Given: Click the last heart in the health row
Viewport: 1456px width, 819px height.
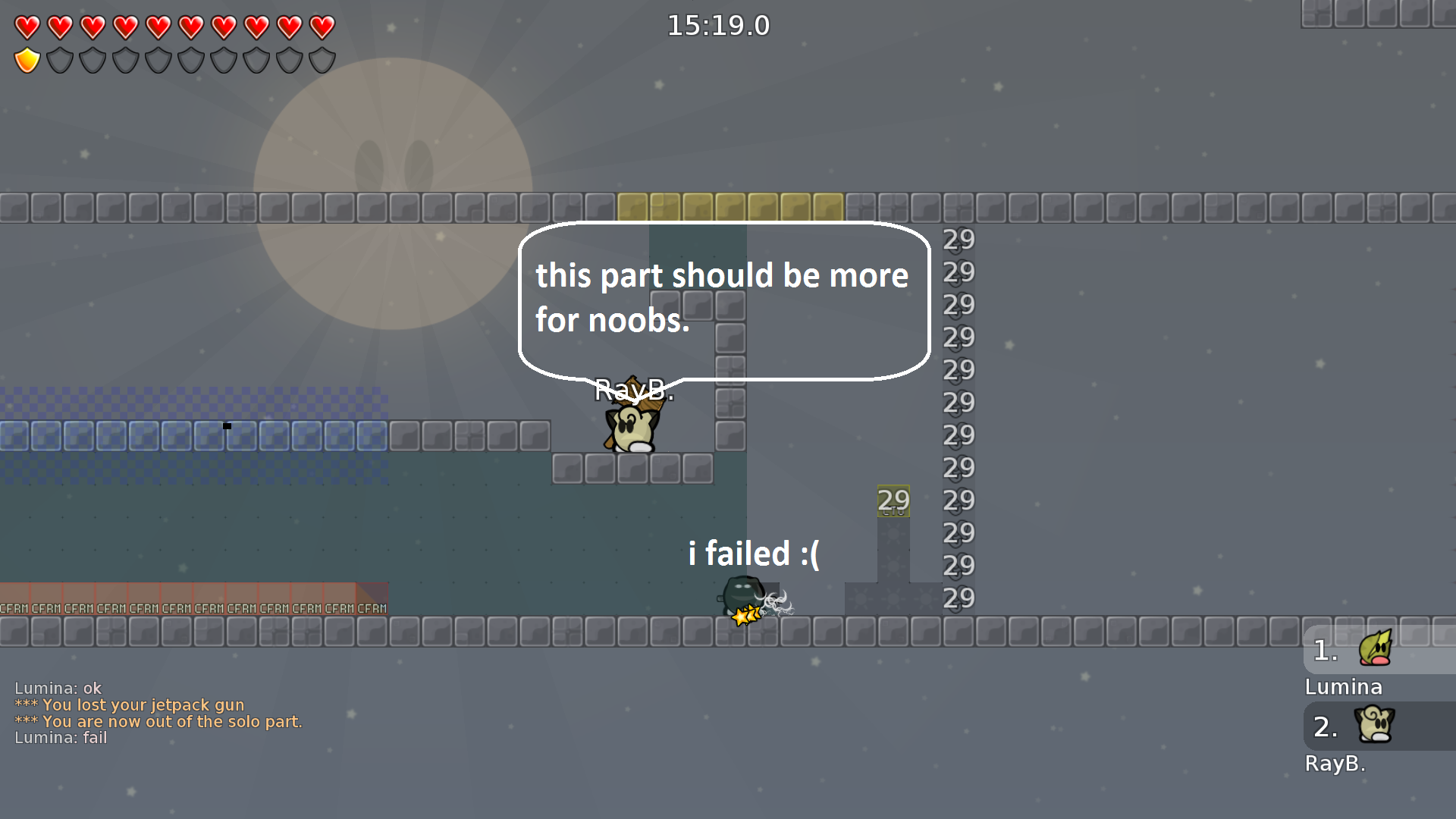Looking at the screenshot, I should point(321,25).
